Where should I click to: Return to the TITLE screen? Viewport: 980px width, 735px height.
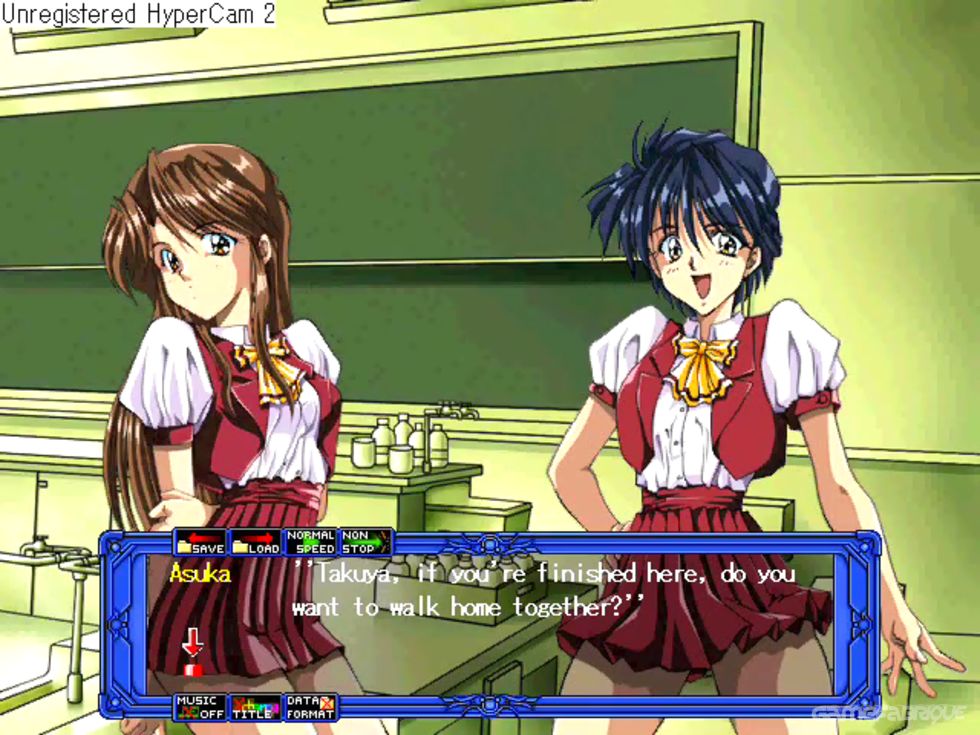[255, 707]
